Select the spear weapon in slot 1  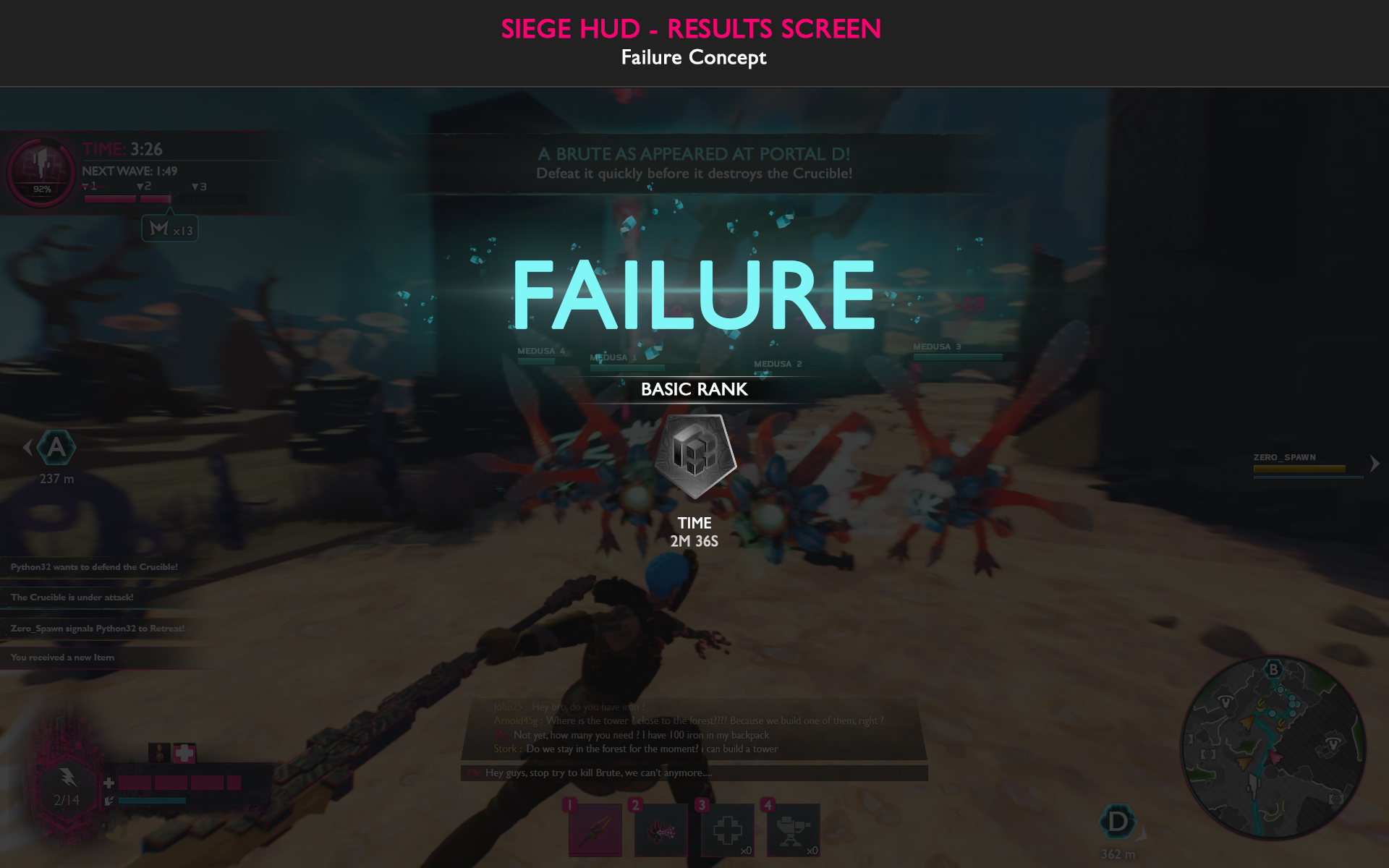pos(595,829)
